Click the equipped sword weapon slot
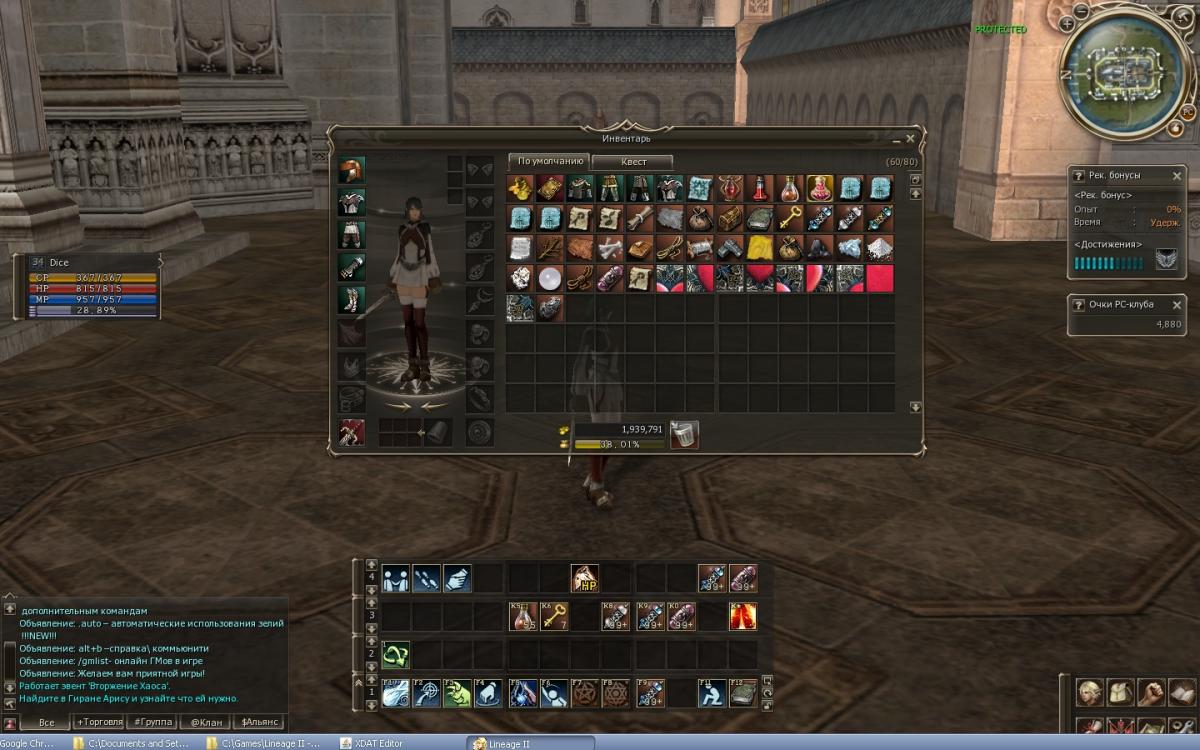This screenshot has height=750, width=1200. (351, 432)
